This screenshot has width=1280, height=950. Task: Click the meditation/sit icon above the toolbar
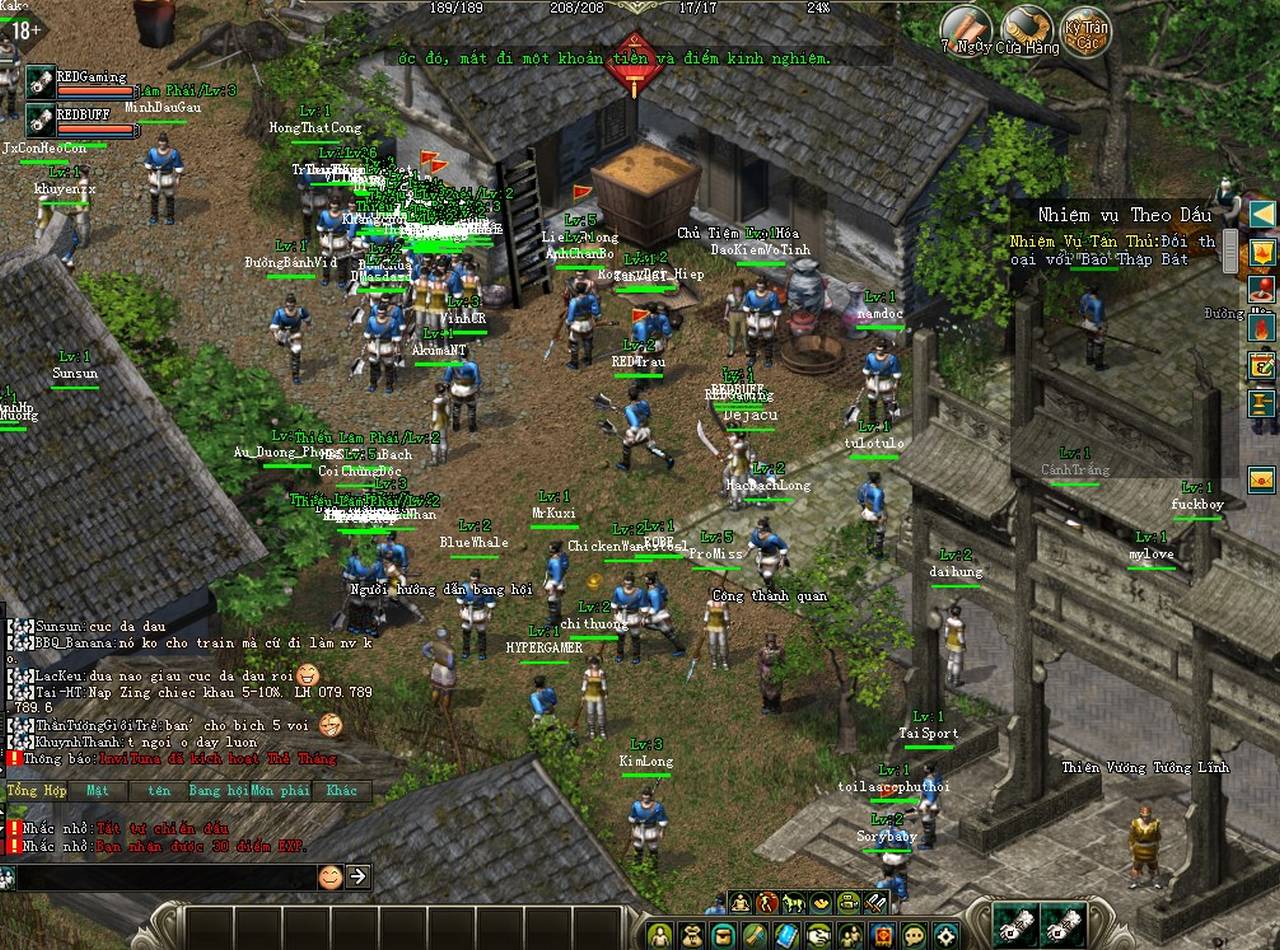coord(739,904)
